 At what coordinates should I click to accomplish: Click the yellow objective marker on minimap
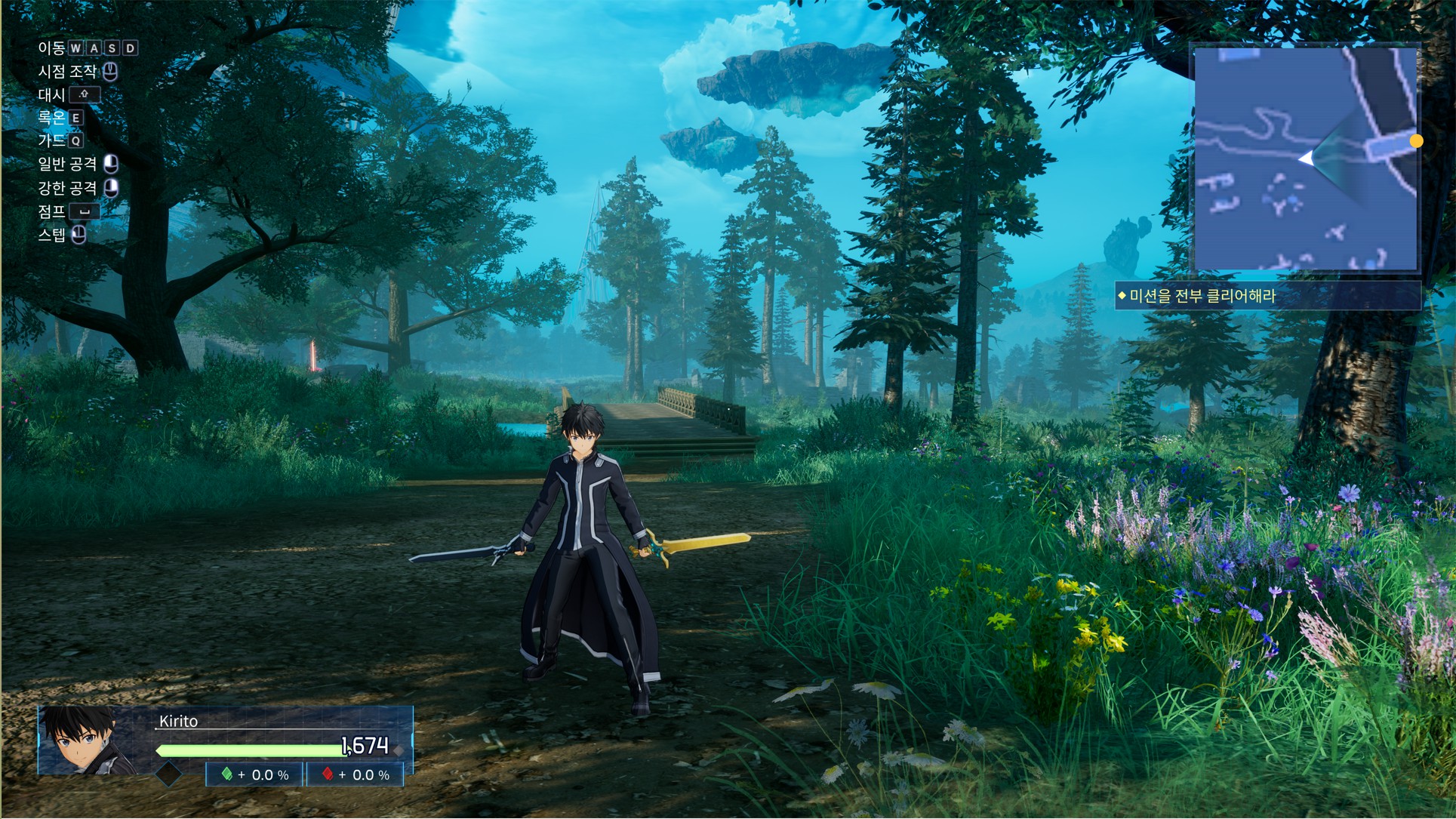1416,141
